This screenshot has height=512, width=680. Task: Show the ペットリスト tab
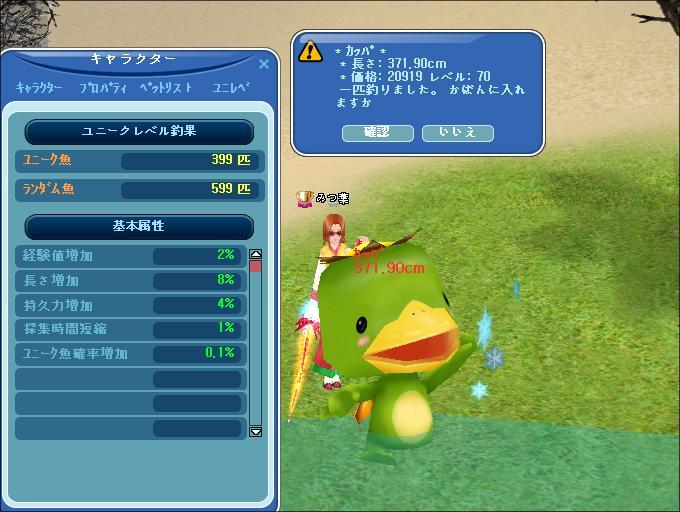(166, 88)
